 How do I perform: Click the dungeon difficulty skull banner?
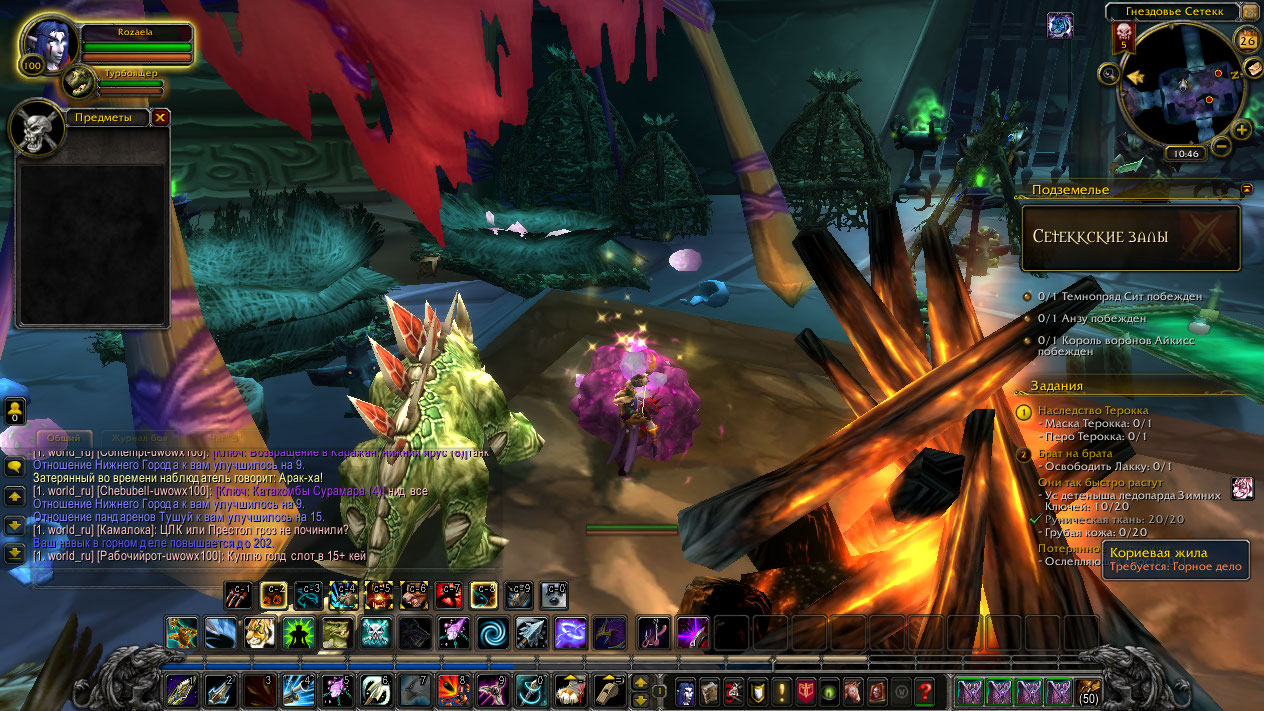[x=1123, y=37]
